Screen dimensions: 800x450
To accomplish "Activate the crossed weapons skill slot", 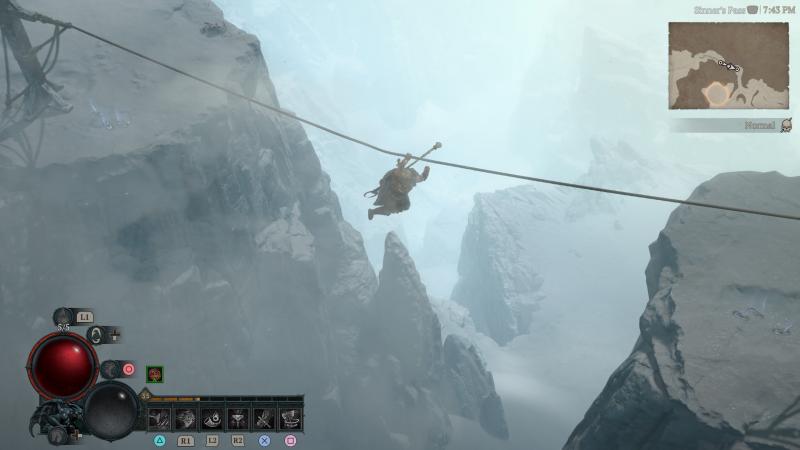I will 264,419.
